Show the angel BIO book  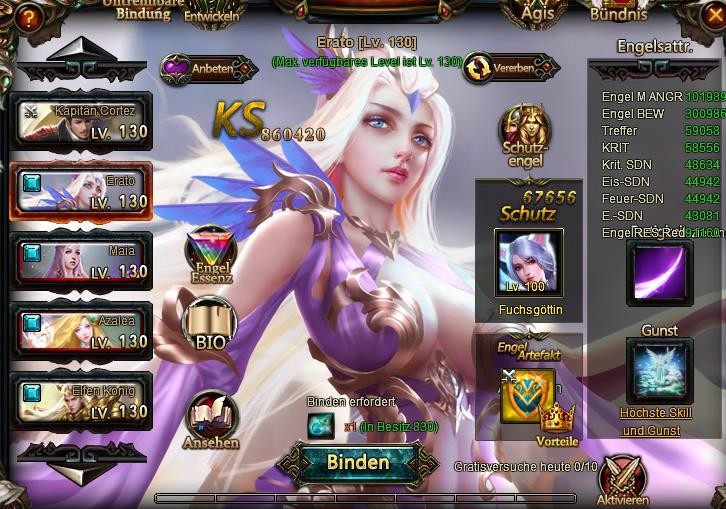tap(210, 326)
